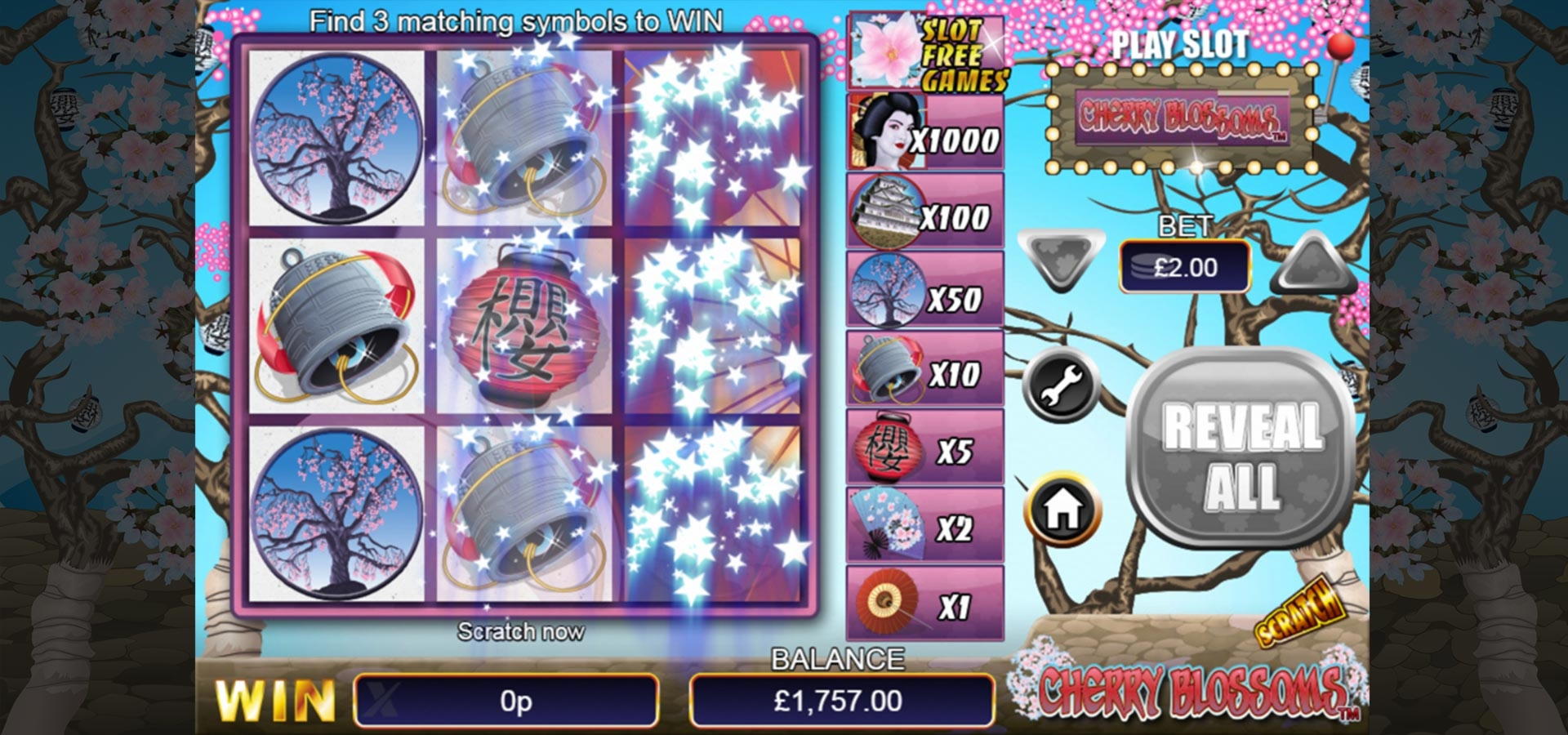The width and height of the screenshot is (1568, 735).
Task: Click the Reveal All button
Action: (1241, 448)
